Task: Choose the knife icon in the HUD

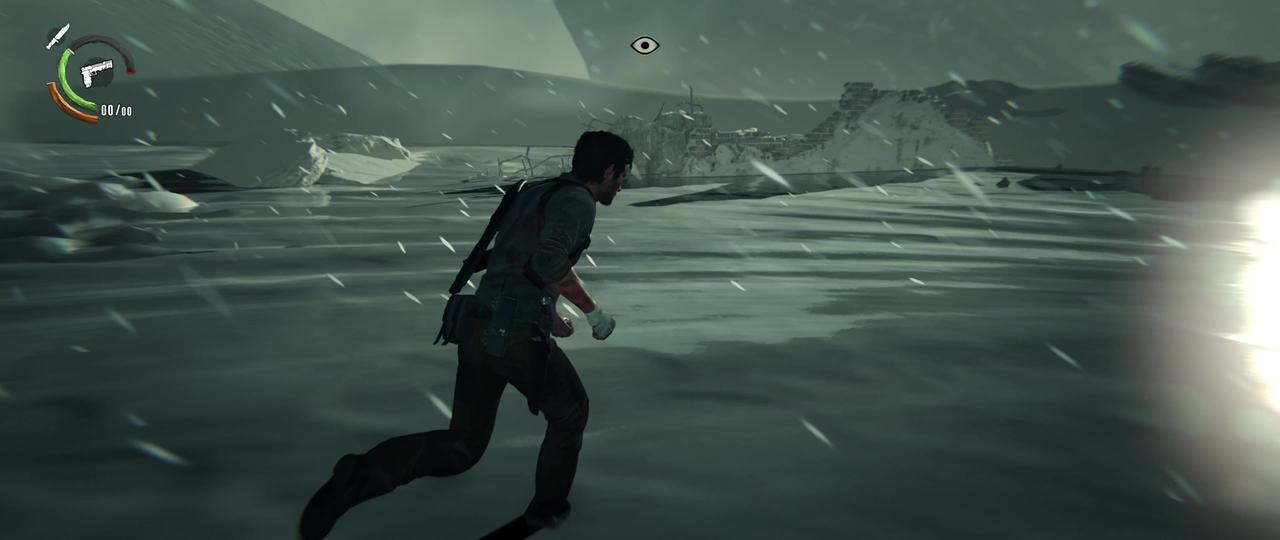Action: pyautogui.click(x=57, y=37)
